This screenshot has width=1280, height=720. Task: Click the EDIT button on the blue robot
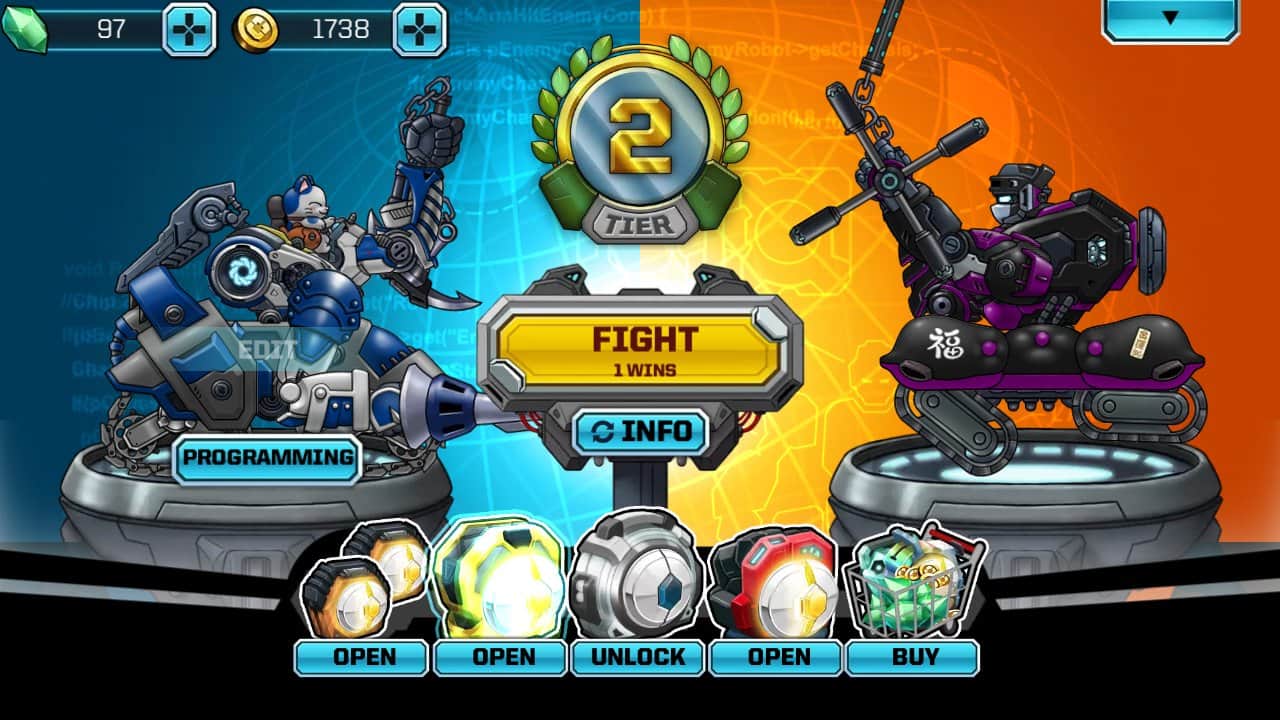point(268,351)
